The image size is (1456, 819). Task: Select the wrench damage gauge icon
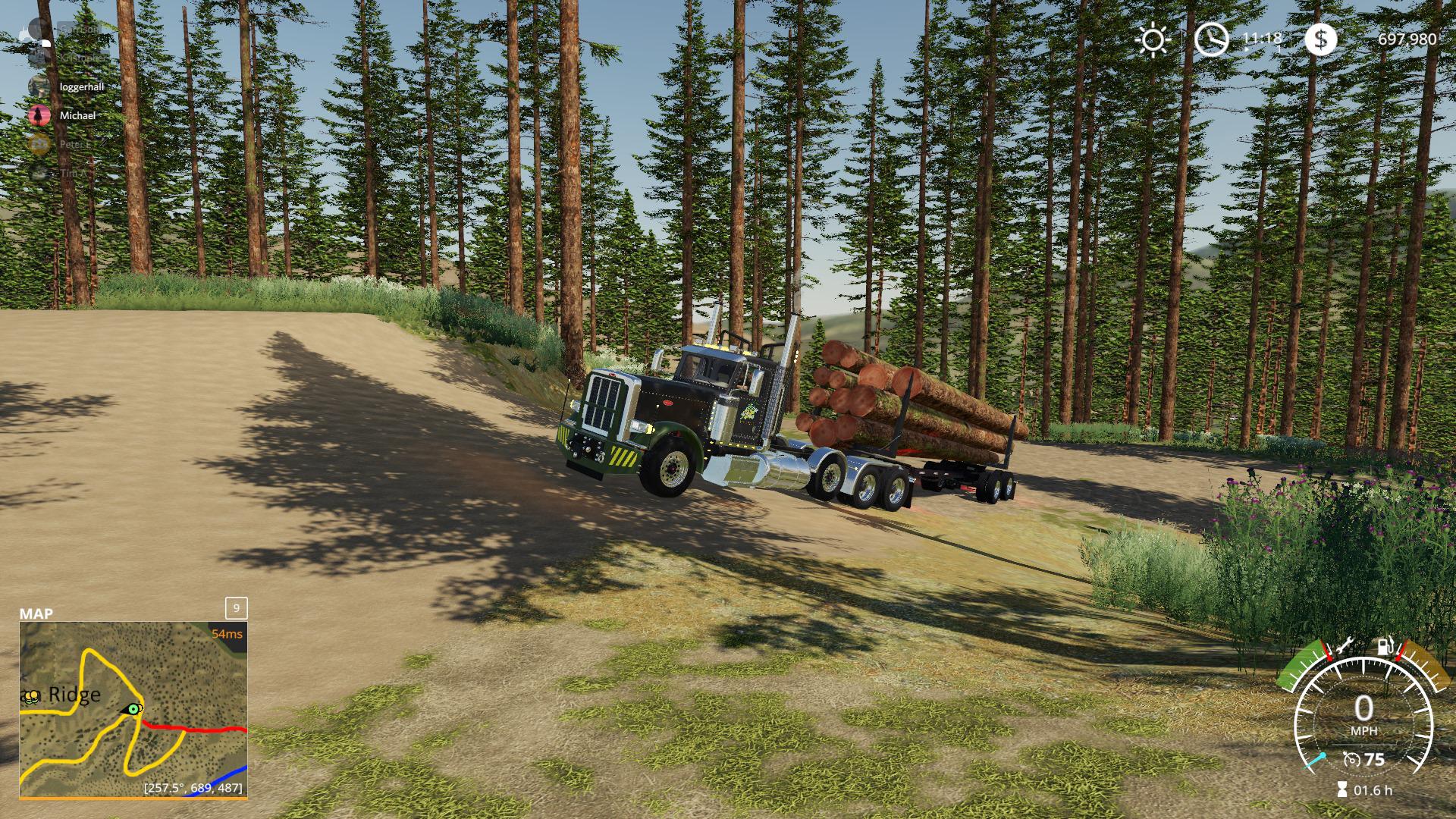[x=1344, y=647]
